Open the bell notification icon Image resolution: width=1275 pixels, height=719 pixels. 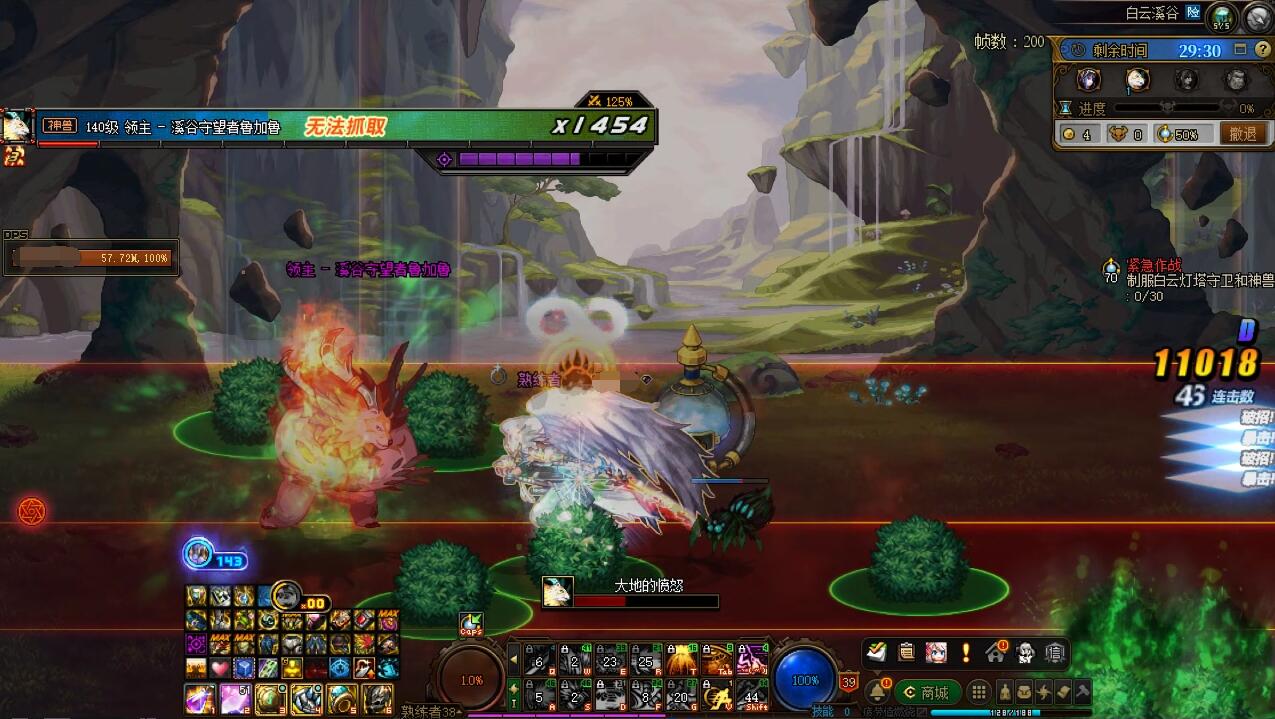[877, 692]
